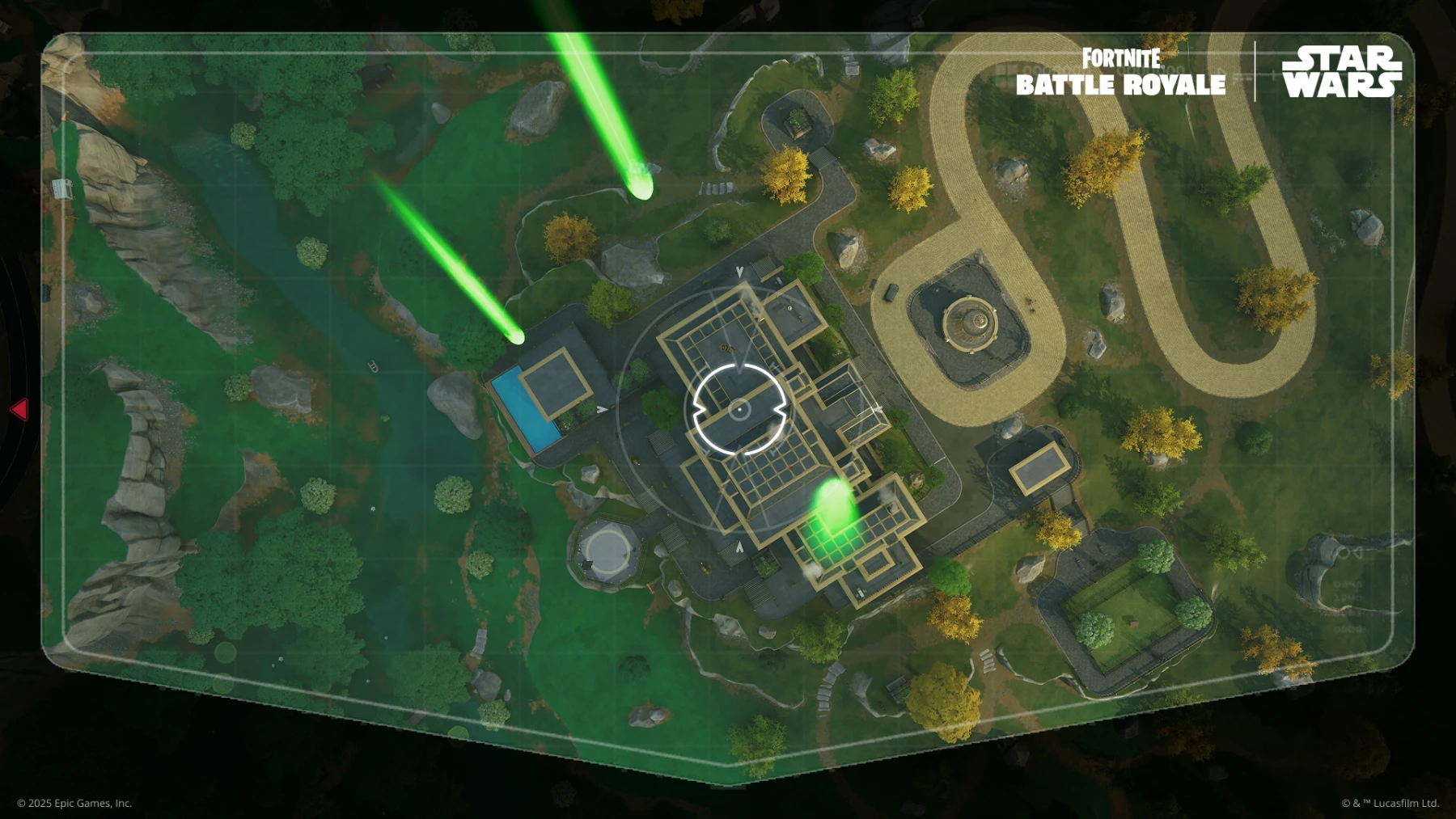Click the fountain in the cobblestone plaza
The height and width of the screenshot is (819, 1456).
972,319
